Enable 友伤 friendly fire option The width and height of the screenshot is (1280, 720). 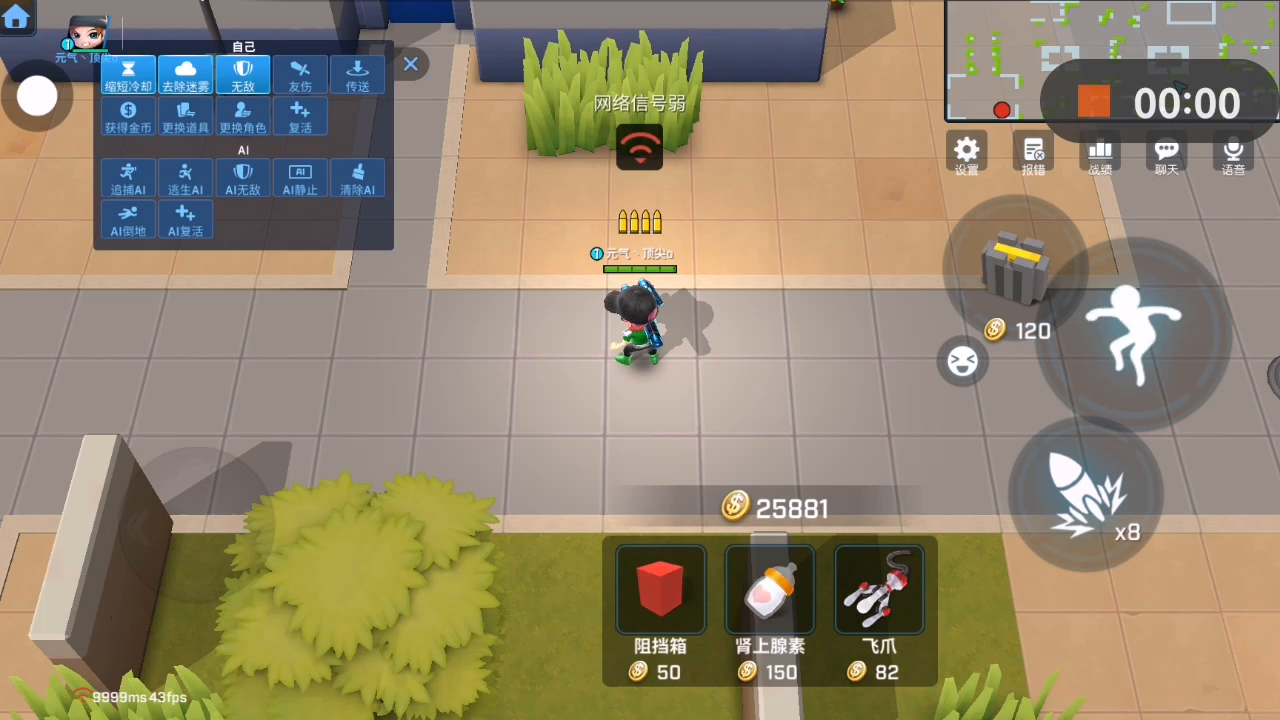click(x=300, y=75)
